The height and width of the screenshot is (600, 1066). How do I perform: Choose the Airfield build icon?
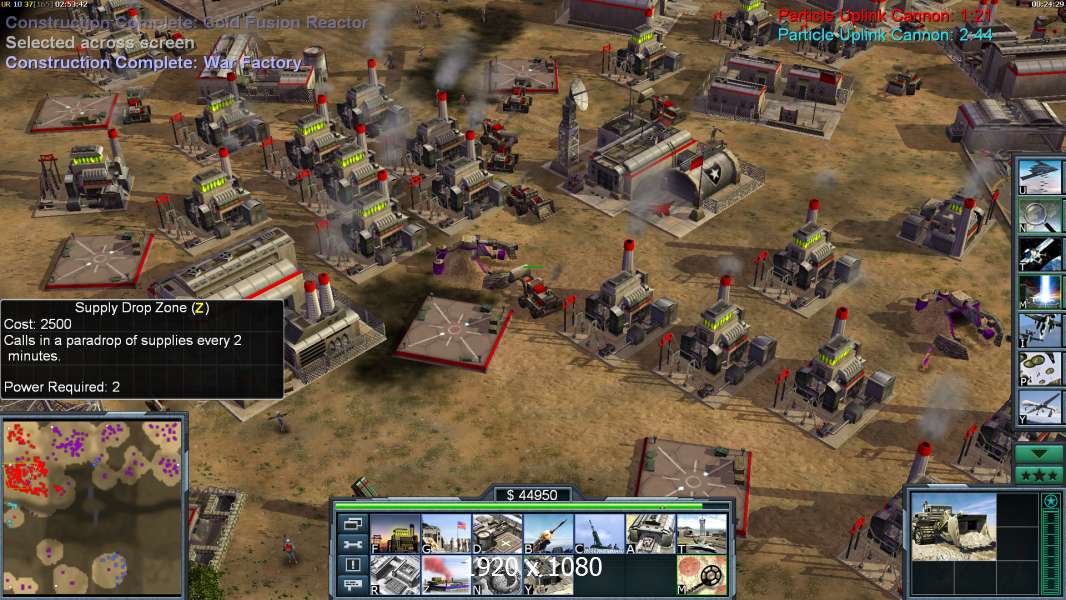701,534
